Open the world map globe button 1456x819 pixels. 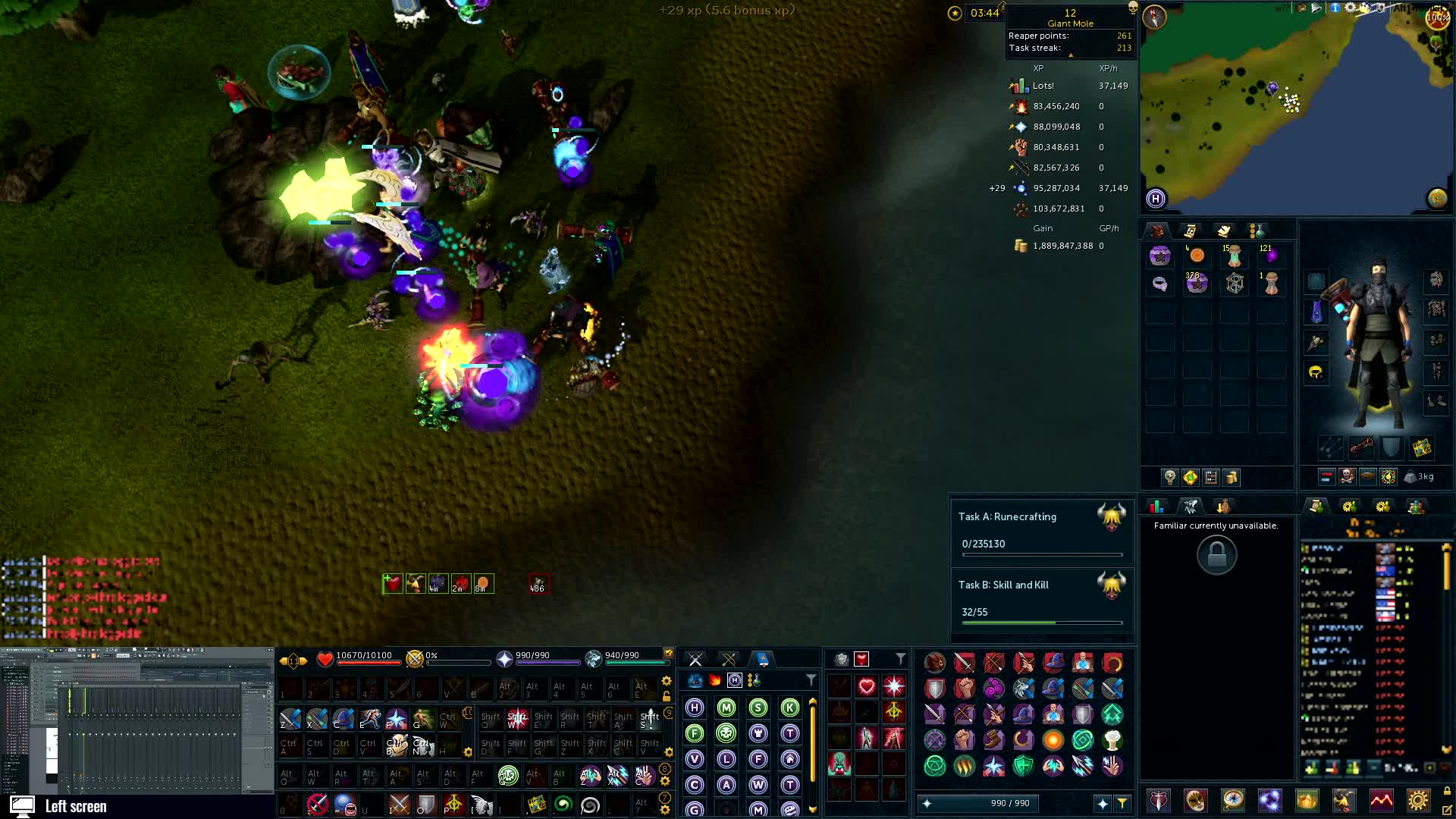click(1437, 199)
